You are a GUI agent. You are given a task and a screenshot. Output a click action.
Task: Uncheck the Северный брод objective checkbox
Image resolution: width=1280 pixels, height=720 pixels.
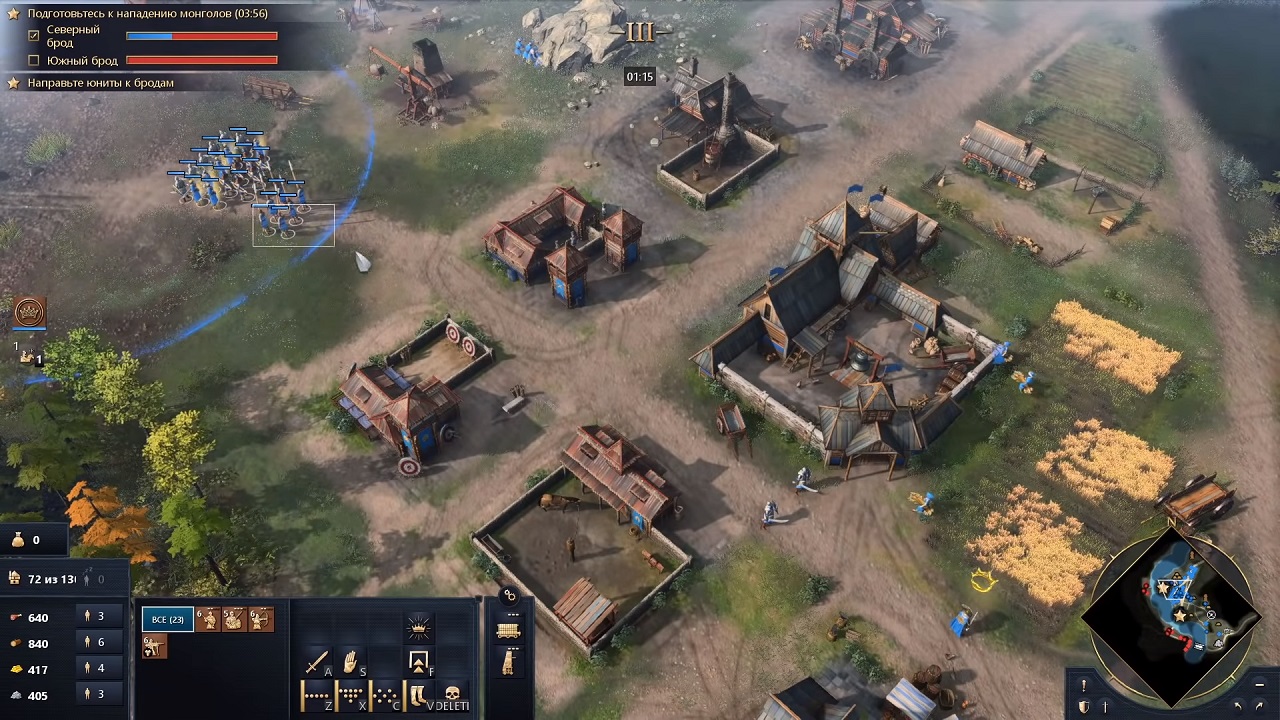[x=34, y=36]
